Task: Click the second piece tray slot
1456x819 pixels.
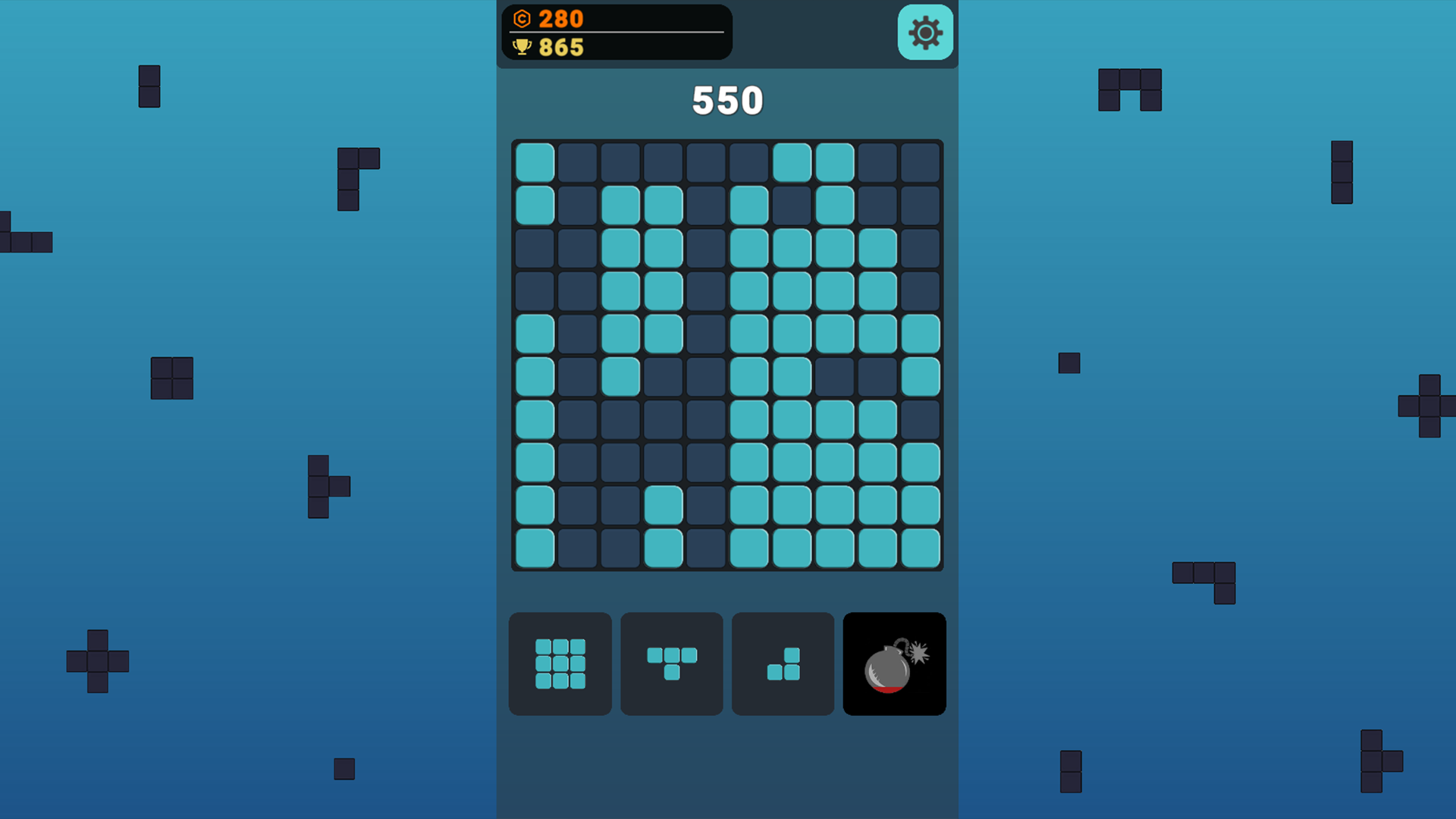Action: coord(671,664)
